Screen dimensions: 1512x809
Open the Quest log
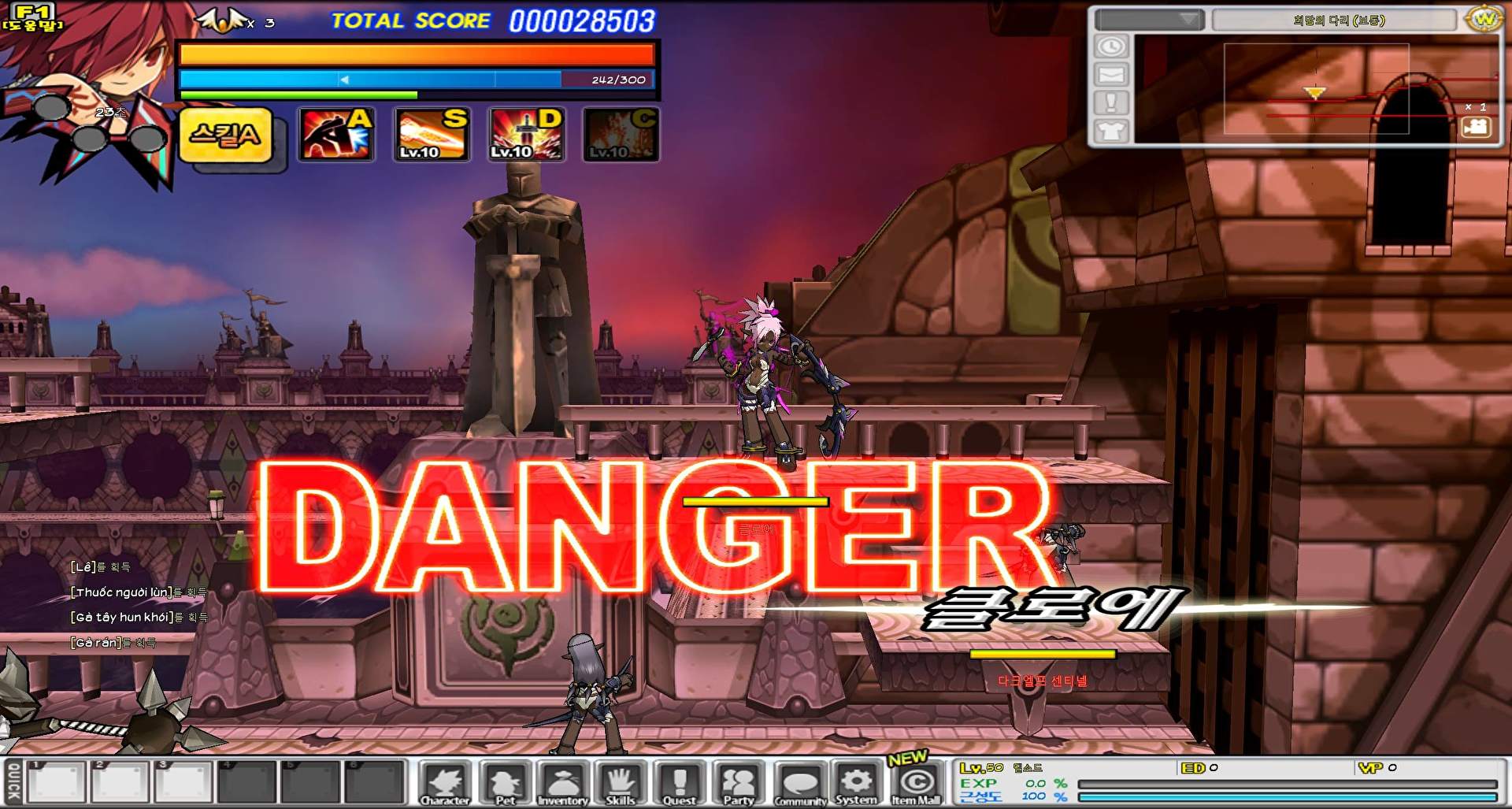coord(678,781)
